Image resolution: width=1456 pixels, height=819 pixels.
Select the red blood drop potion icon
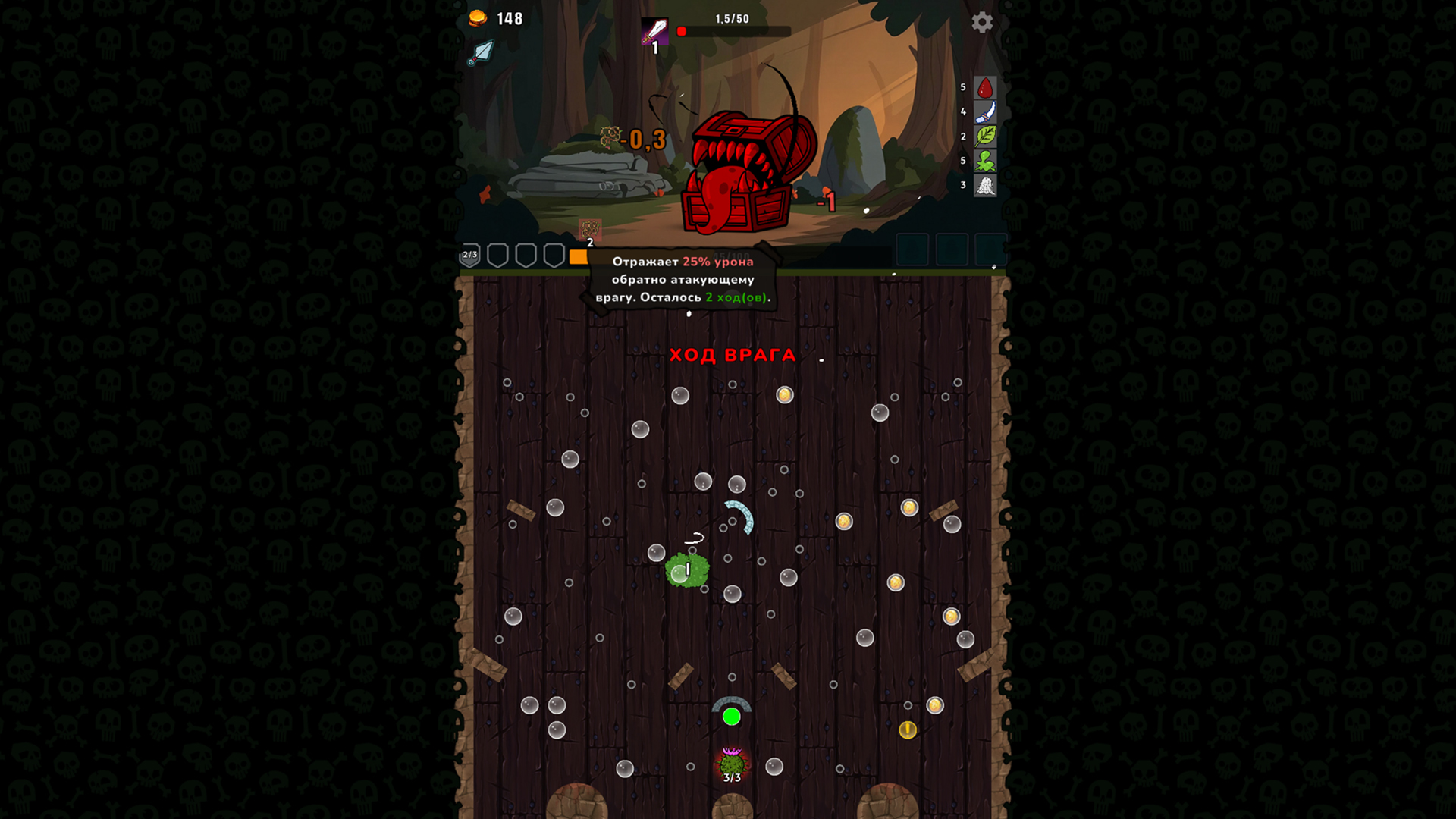coord(984,89)
